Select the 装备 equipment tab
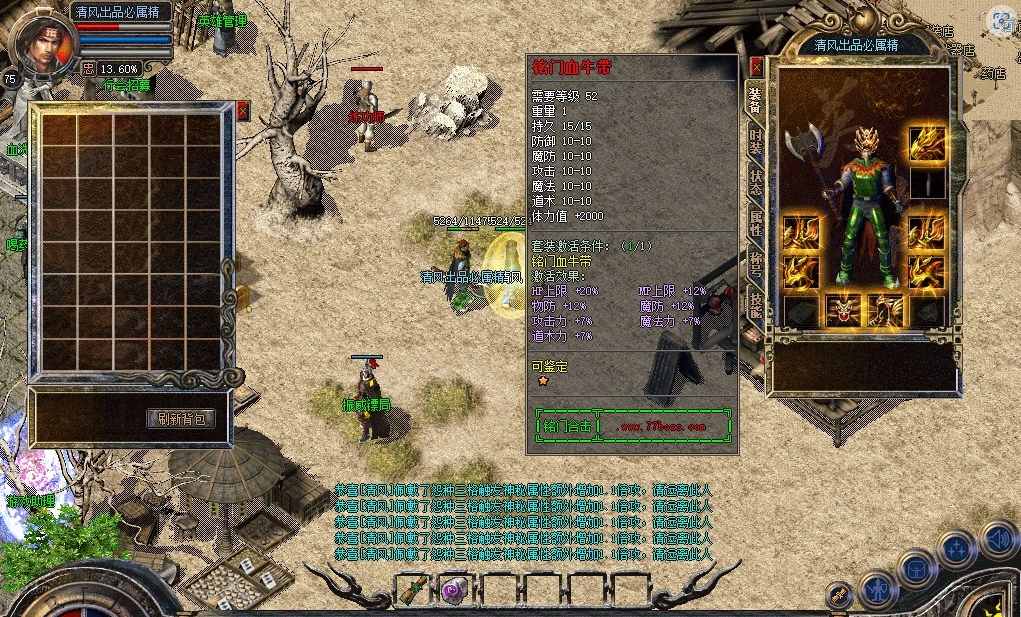 [756, 96]
